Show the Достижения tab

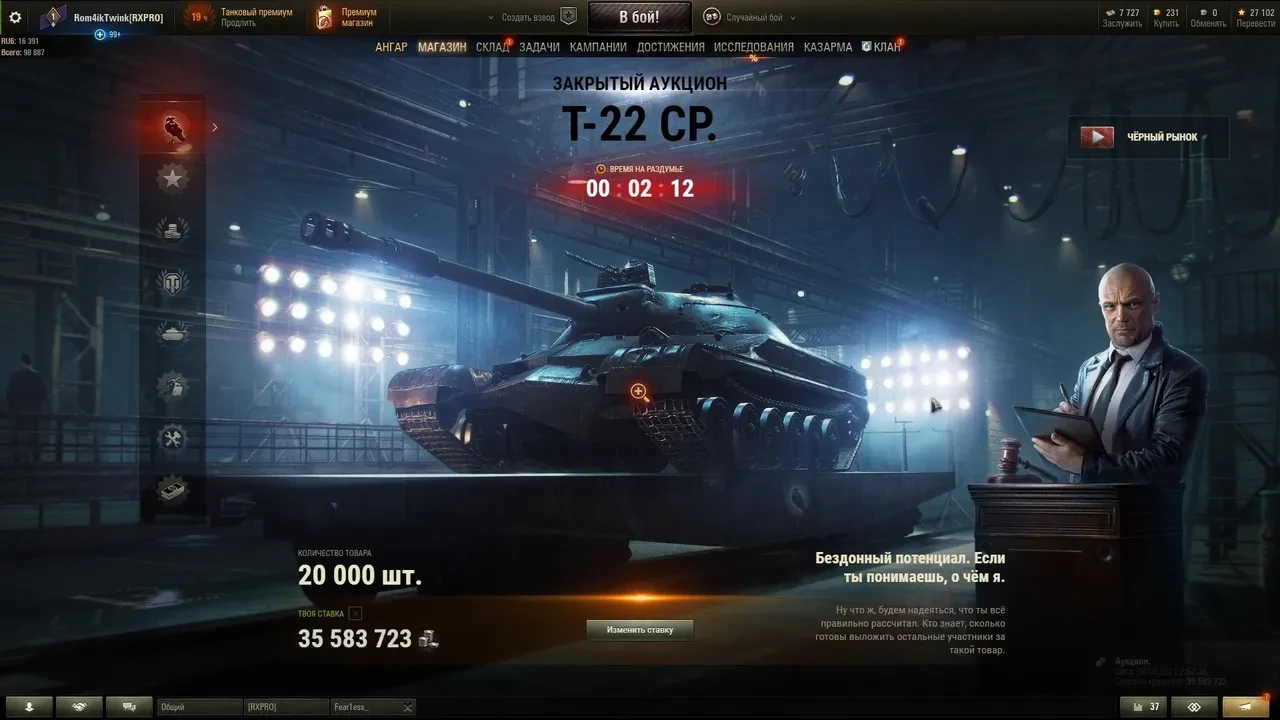point(670,47)
